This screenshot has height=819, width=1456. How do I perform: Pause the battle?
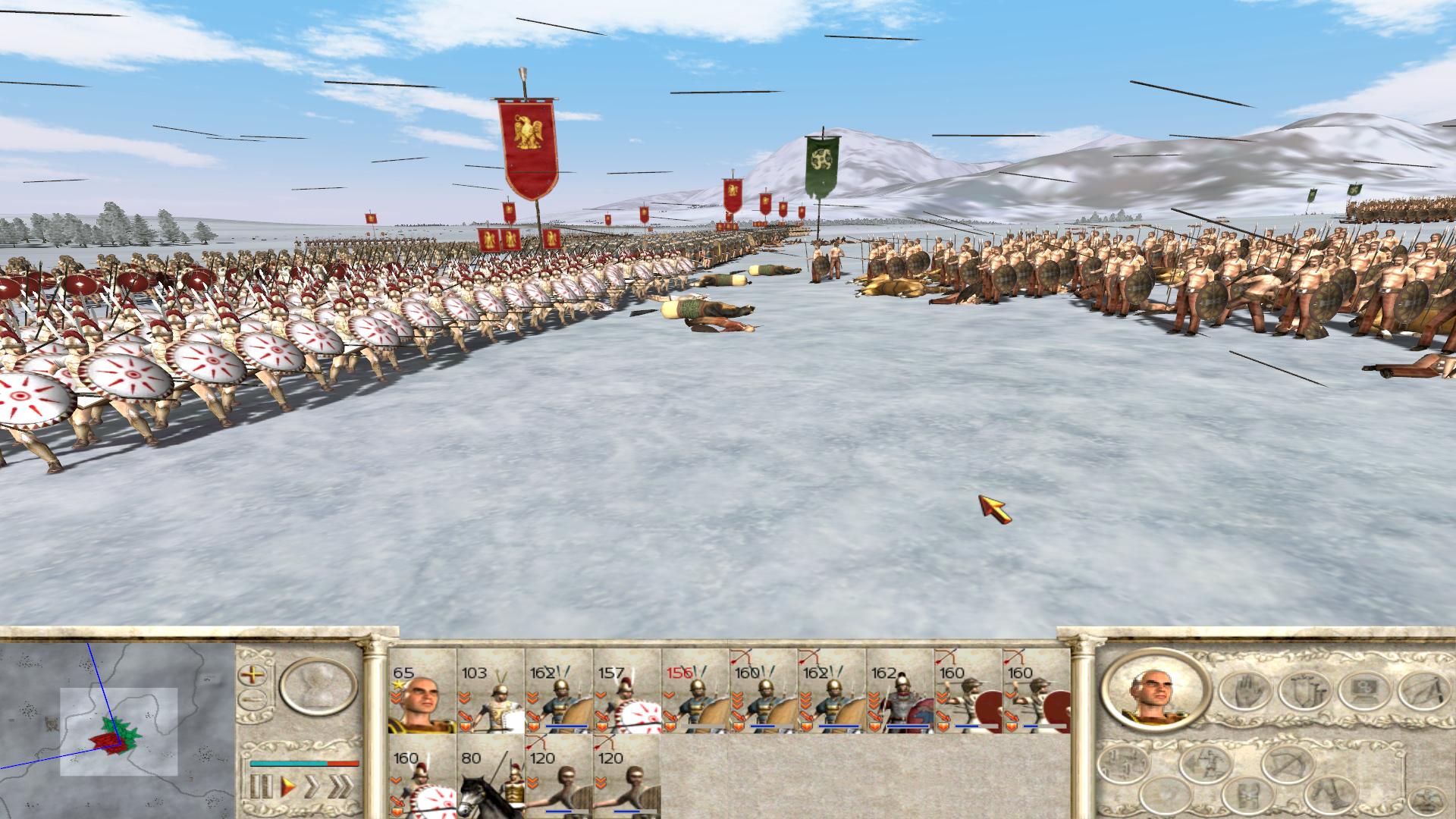260,786
